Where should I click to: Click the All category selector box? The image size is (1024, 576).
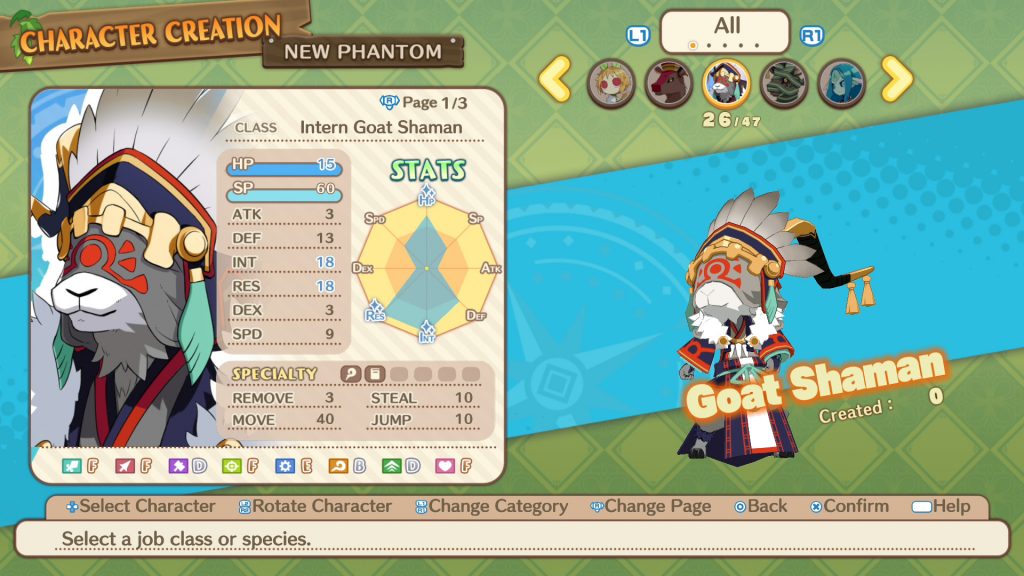pos(725,29)
